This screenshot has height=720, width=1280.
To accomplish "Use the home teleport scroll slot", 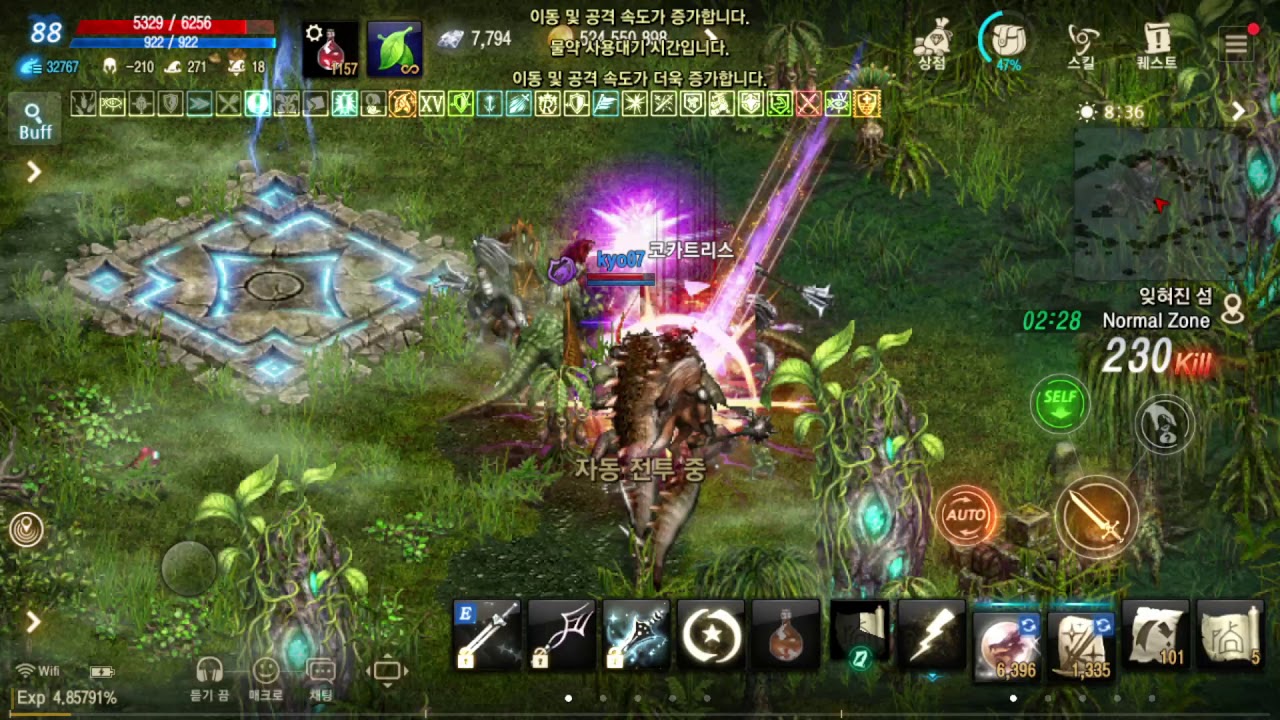I will [1230, 634].
